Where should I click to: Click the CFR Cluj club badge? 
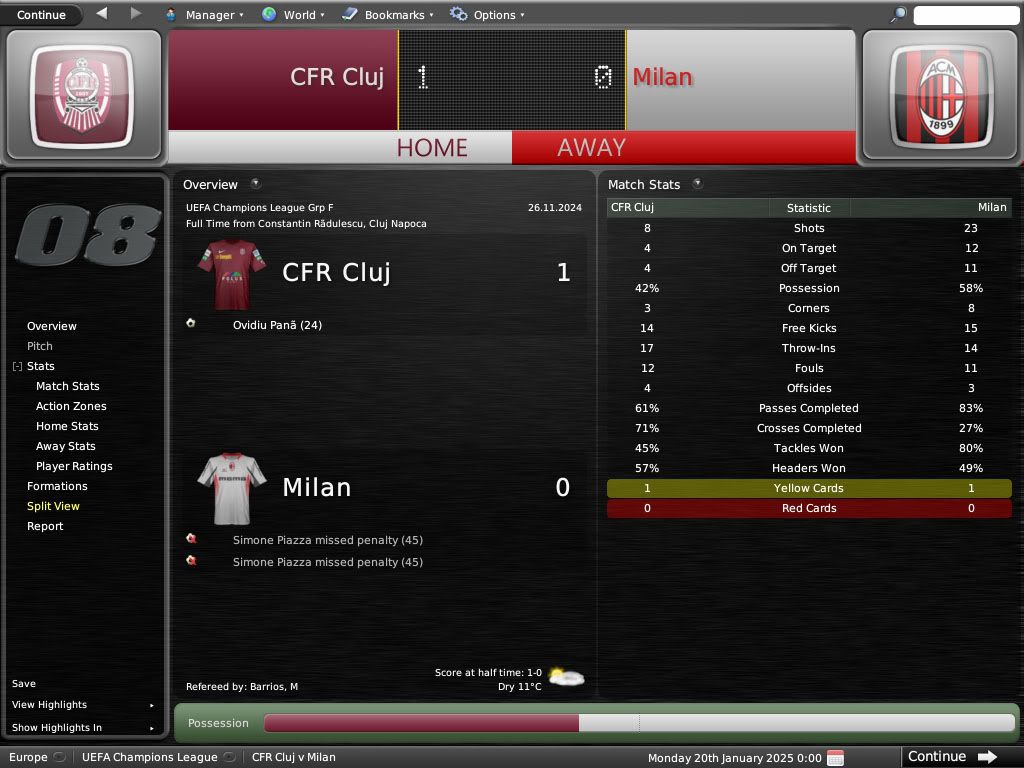82,95
